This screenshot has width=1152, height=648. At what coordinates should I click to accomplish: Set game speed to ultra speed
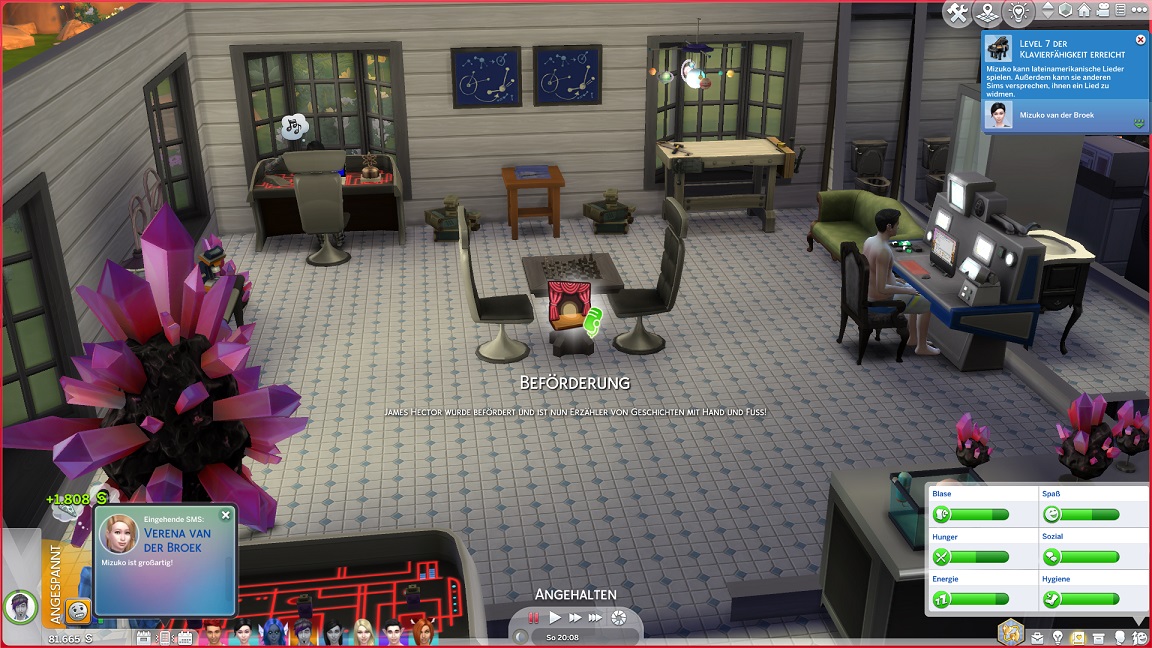[x=596, y=618]
